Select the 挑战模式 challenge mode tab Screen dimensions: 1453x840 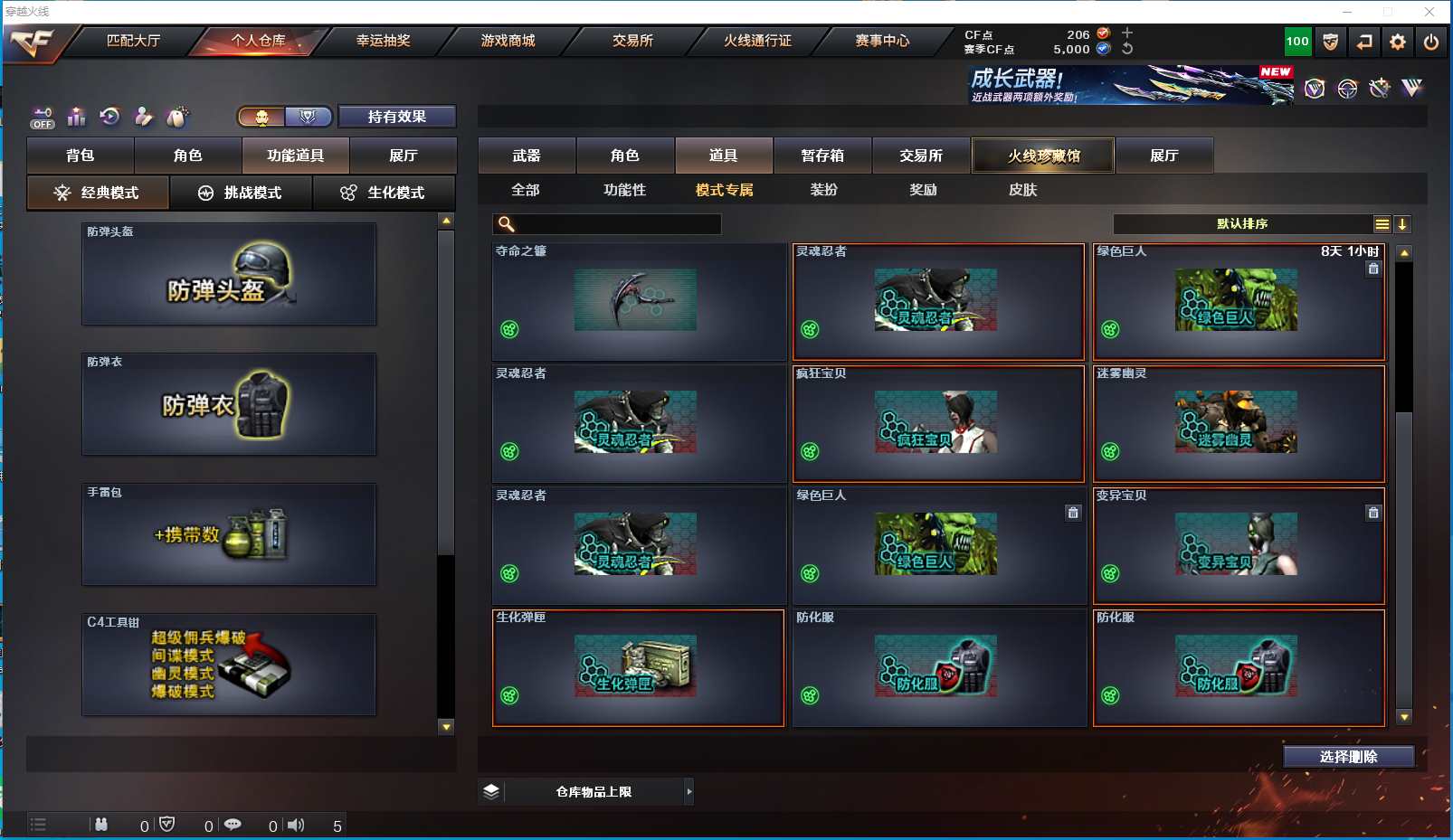[241, 193]
